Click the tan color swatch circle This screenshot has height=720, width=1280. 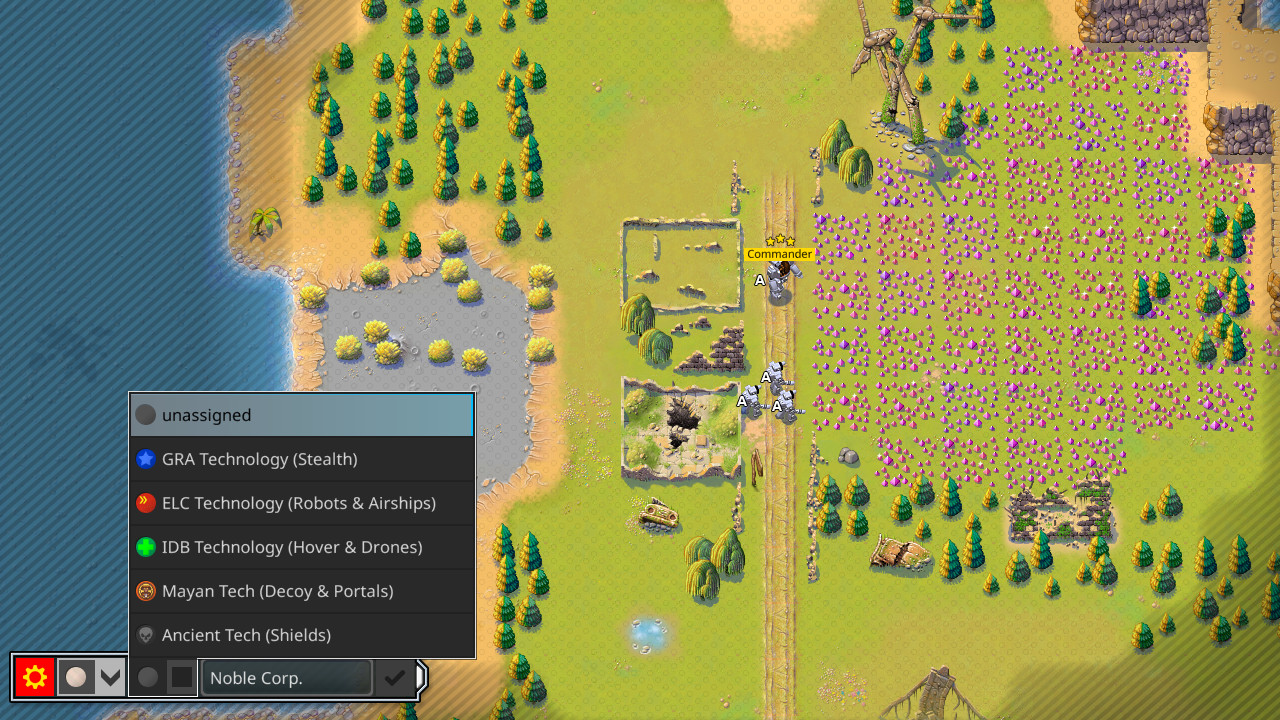click(x=78, y=677)
